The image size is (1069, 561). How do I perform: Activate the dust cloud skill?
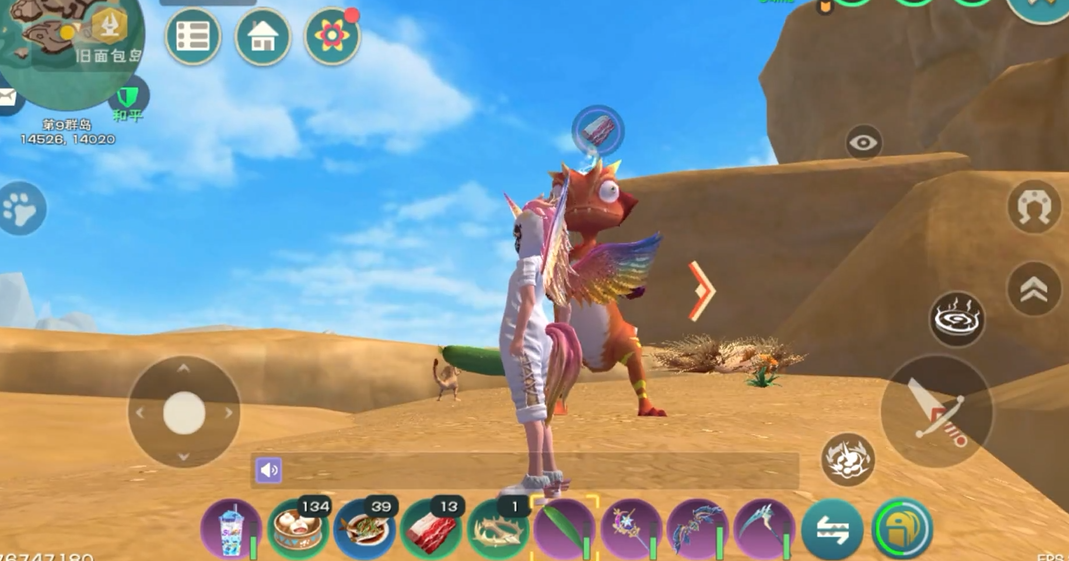coord(848,460)
